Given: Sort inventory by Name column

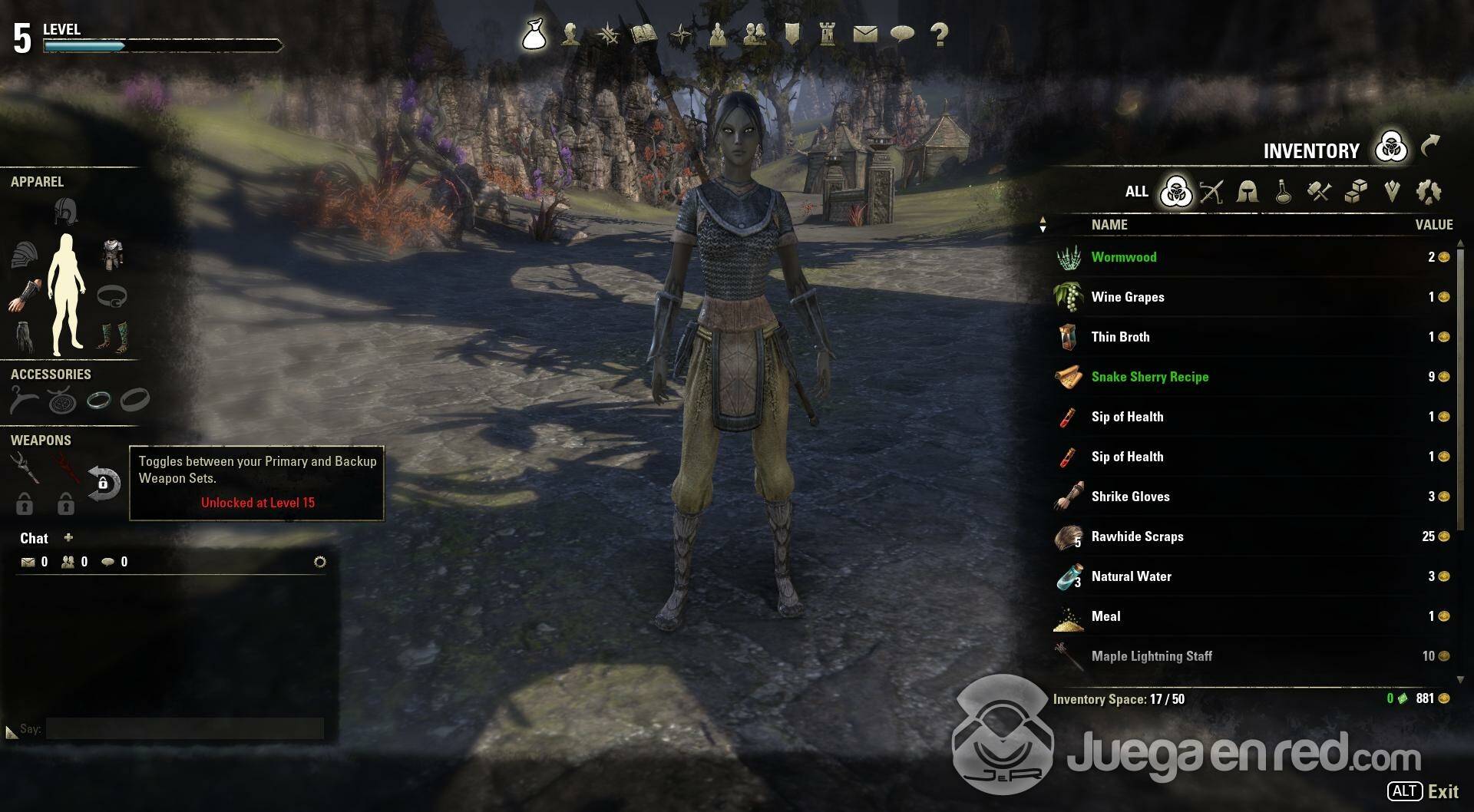Looking at the screenshot, I should tap(1109, 225).
